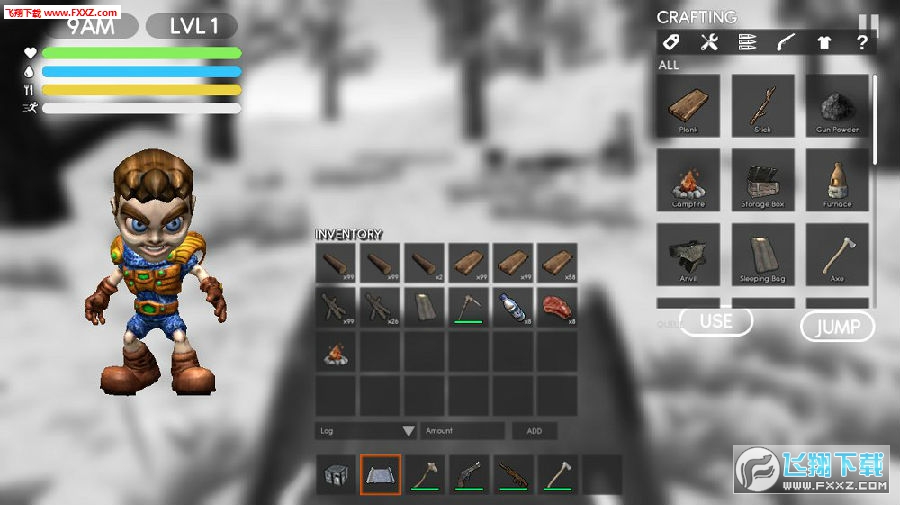The height and width of the screenshot is (505, 900).
Task: Click the ADD button under inventory
Action: pyautogui.click(x=535, y=431)
